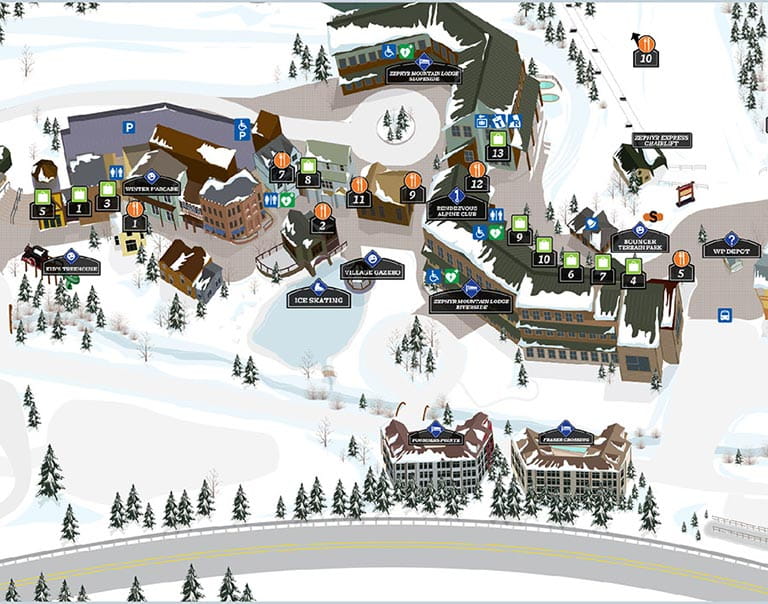Viewport: 768px width, 604px height.
Task: Click the blue bus stop icon
Action: click(725, 315)
